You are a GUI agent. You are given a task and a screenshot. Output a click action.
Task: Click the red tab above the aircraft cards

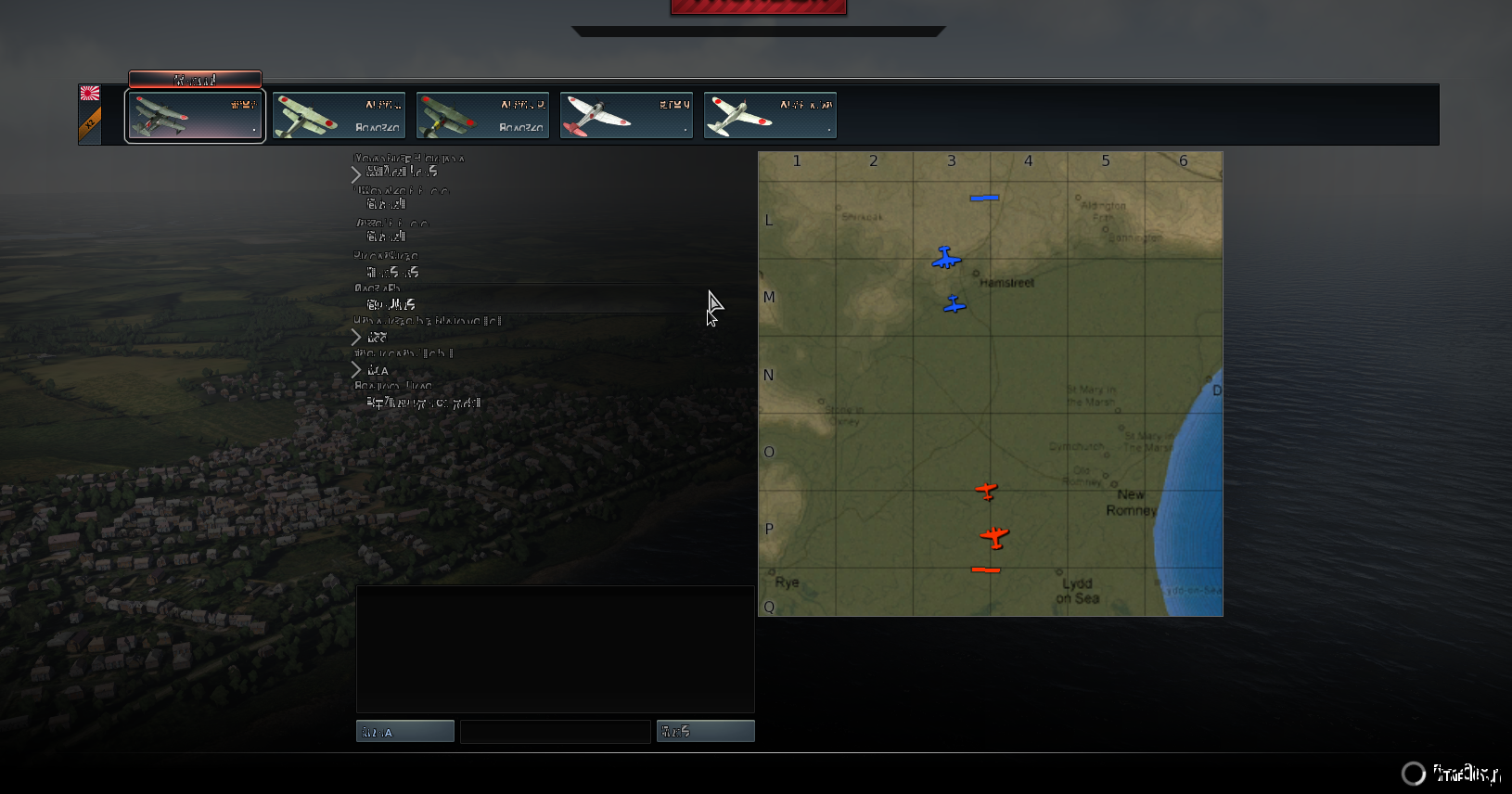[x=195, y=80]
